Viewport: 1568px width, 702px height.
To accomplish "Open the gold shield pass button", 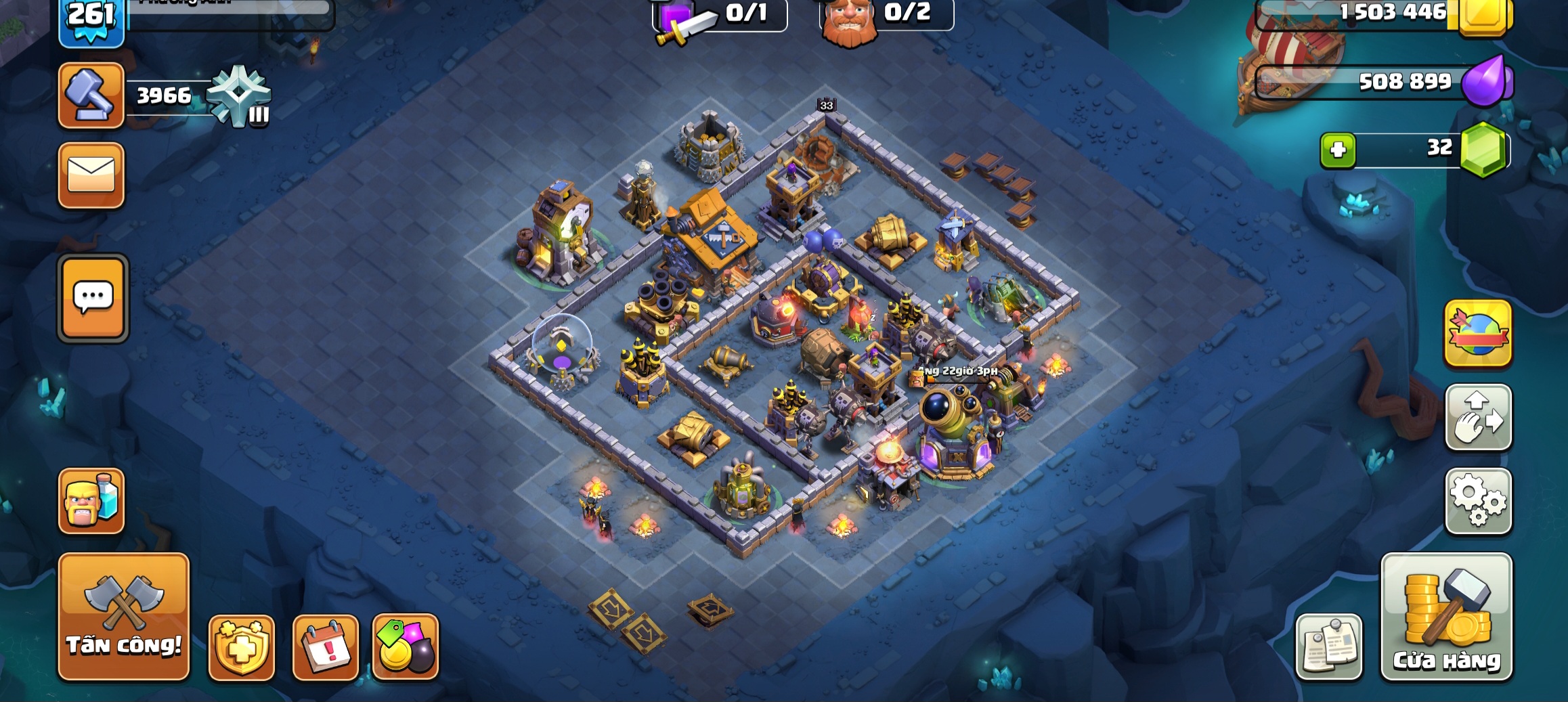I will pyautogui.click(x=242, y=647).
